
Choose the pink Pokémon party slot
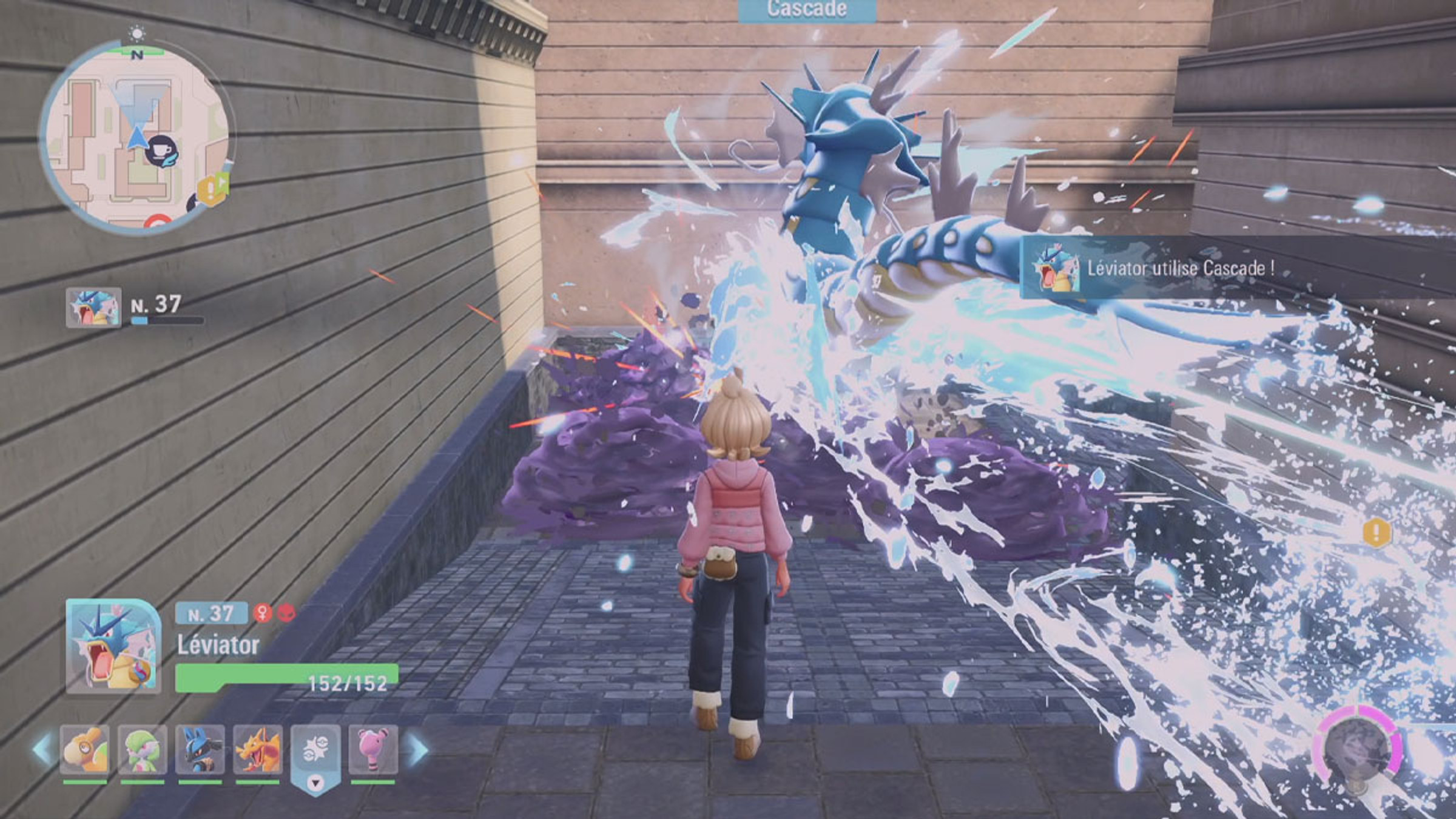click(372, 750)
